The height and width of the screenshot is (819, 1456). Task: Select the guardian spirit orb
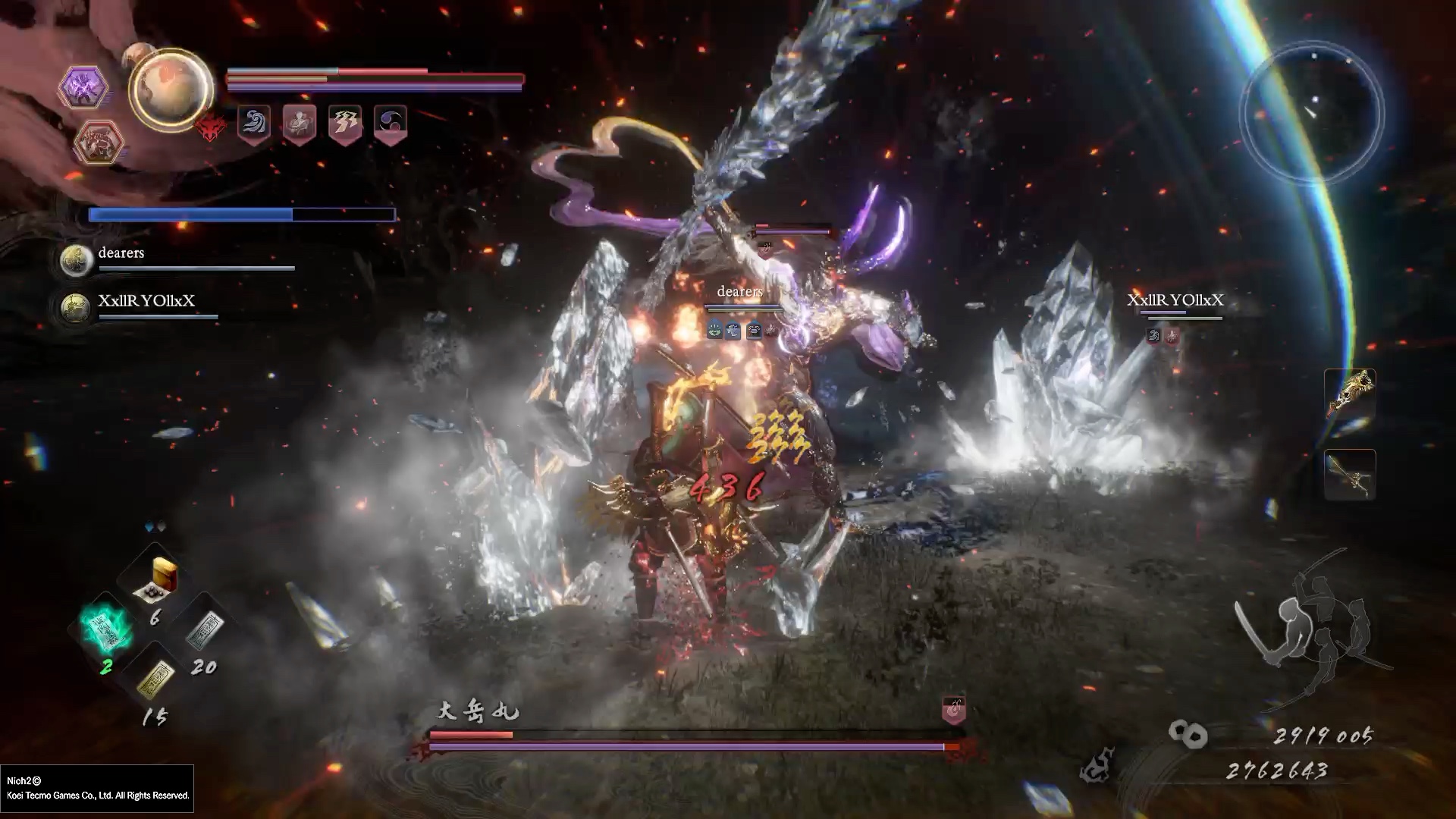[170, 89]
